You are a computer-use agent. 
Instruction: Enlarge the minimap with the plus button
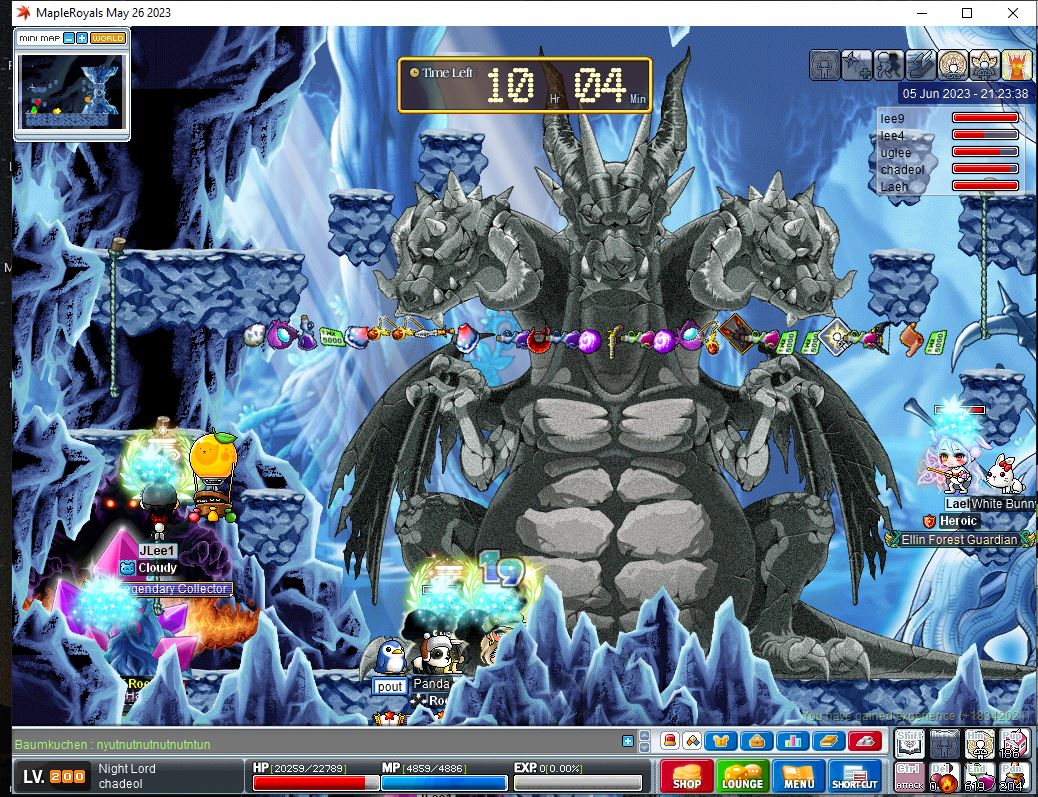coord(81,38)
